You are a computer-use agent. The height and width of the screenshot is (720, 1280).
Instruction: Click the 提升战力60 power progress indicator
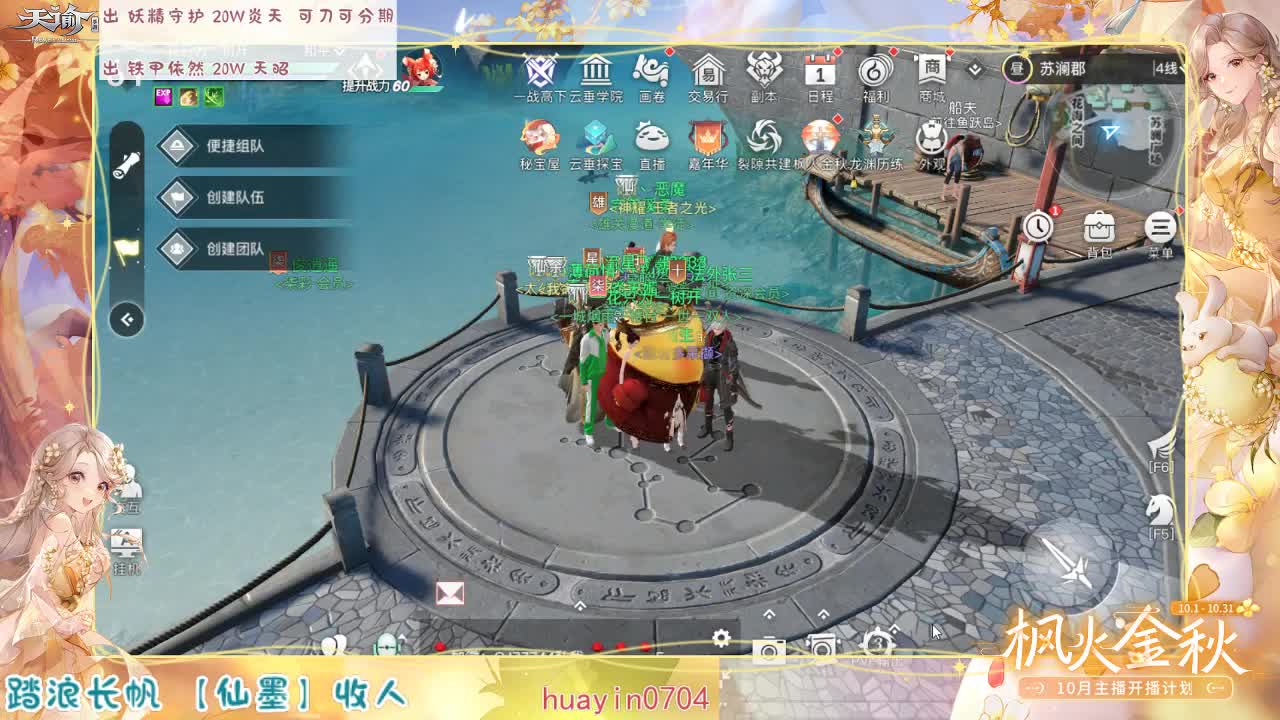373,87
